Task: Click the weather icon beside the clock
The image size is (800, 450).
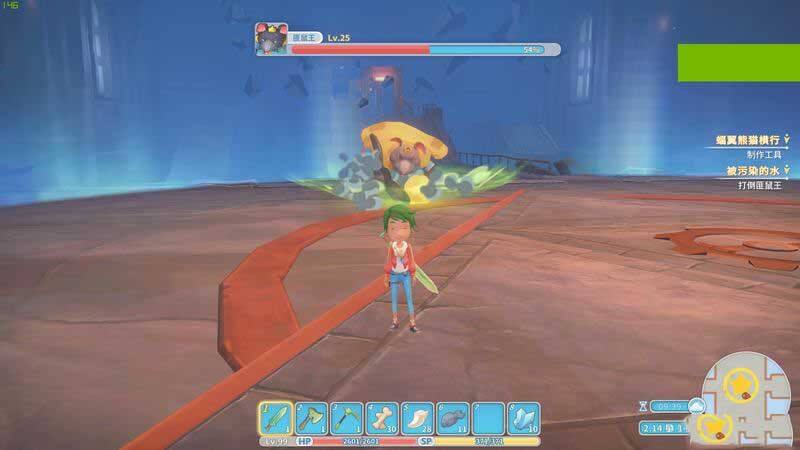Action: pos(695,405)
